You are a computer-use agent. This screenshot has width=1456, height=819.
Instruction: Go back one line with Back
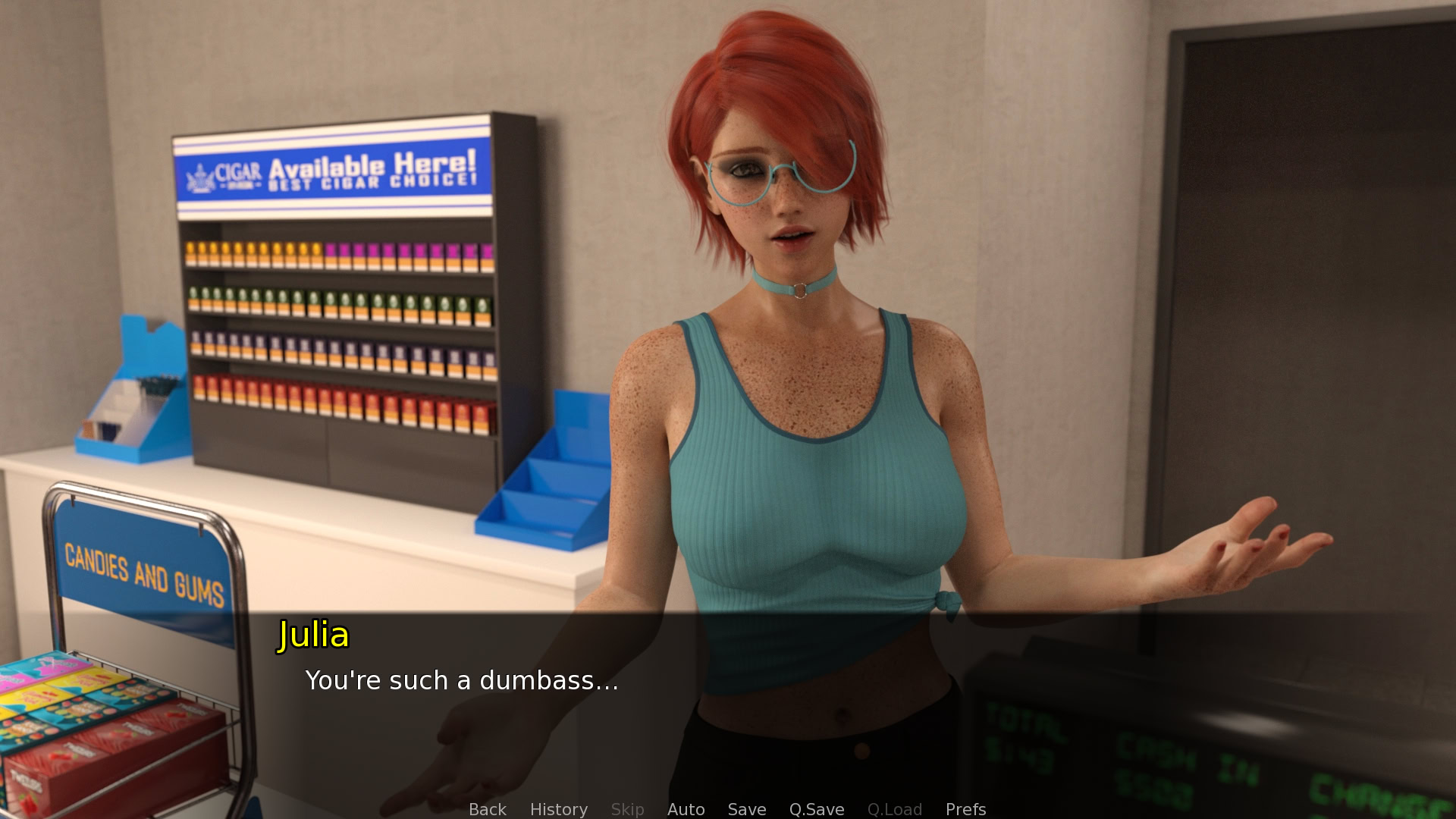pos(487,809)
